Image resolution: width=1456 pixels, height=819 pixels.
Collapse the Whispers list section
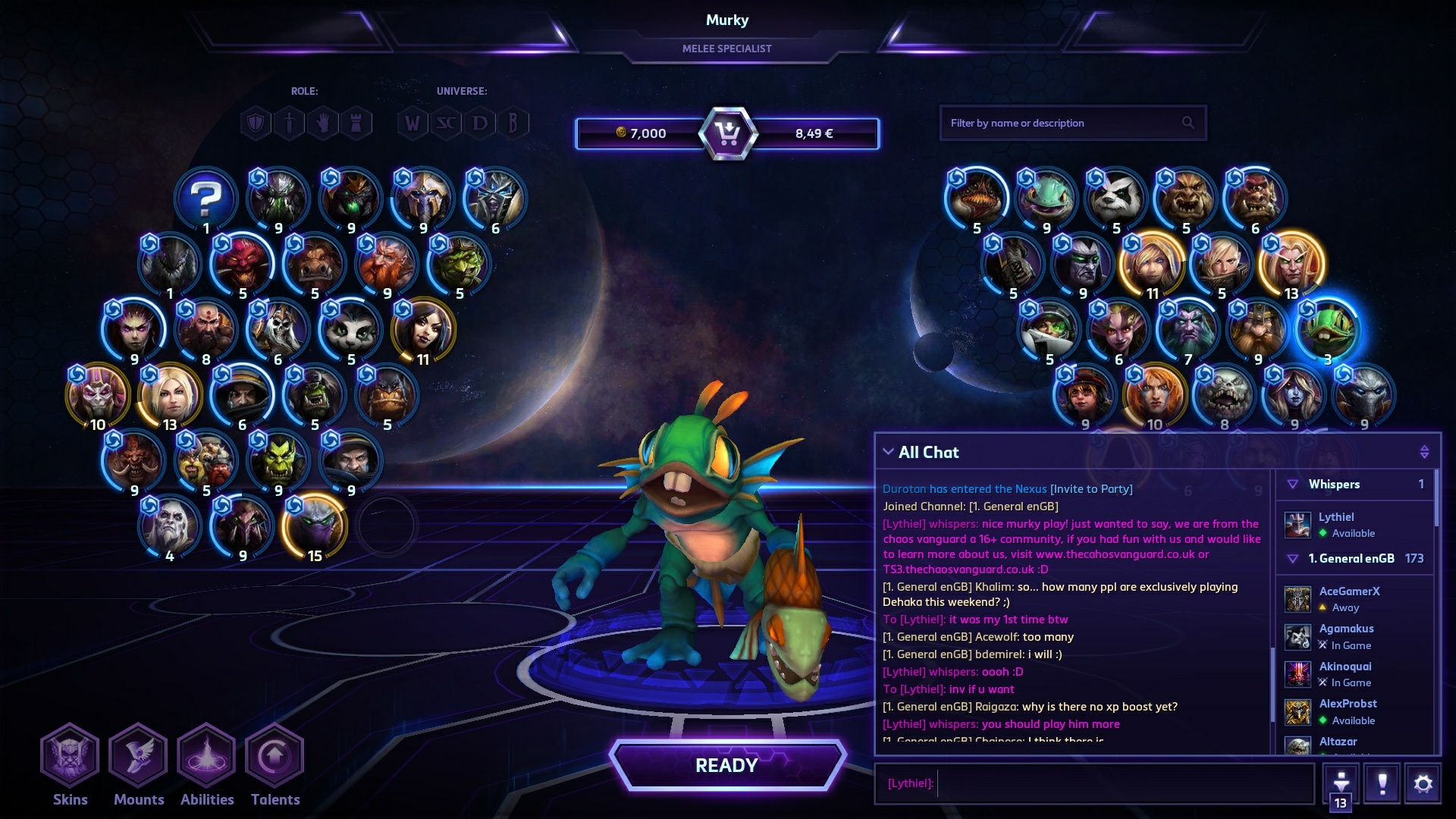click(1293, 485)
